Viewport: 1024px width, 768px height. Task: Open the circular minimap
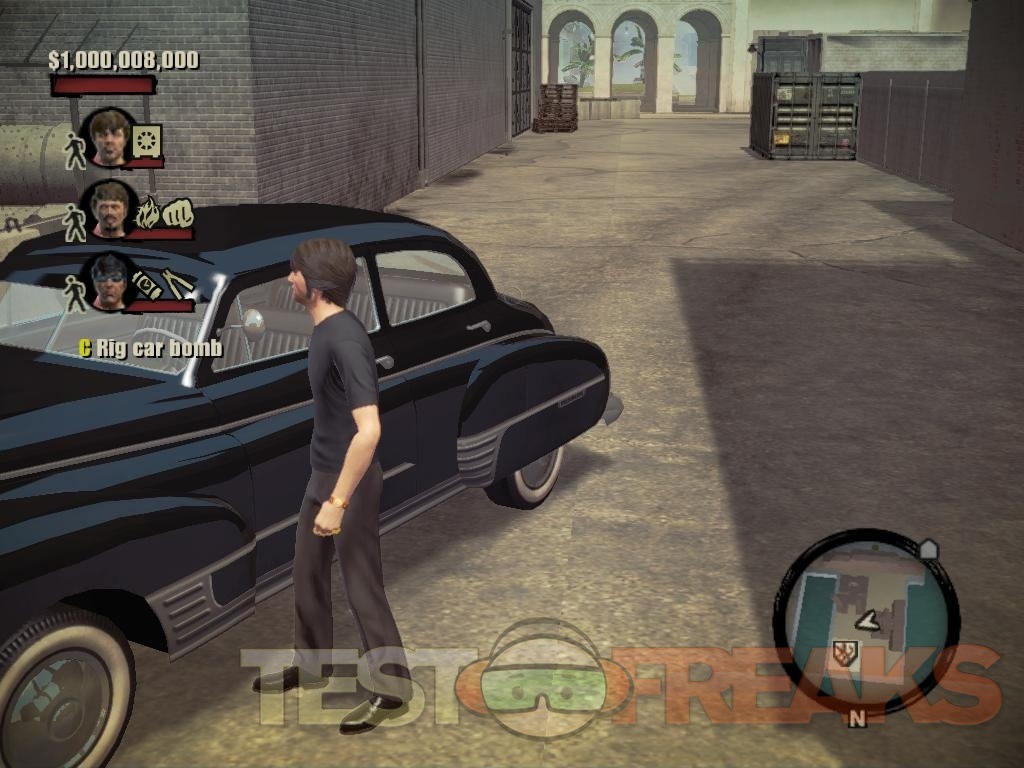(x=864, y=620)
